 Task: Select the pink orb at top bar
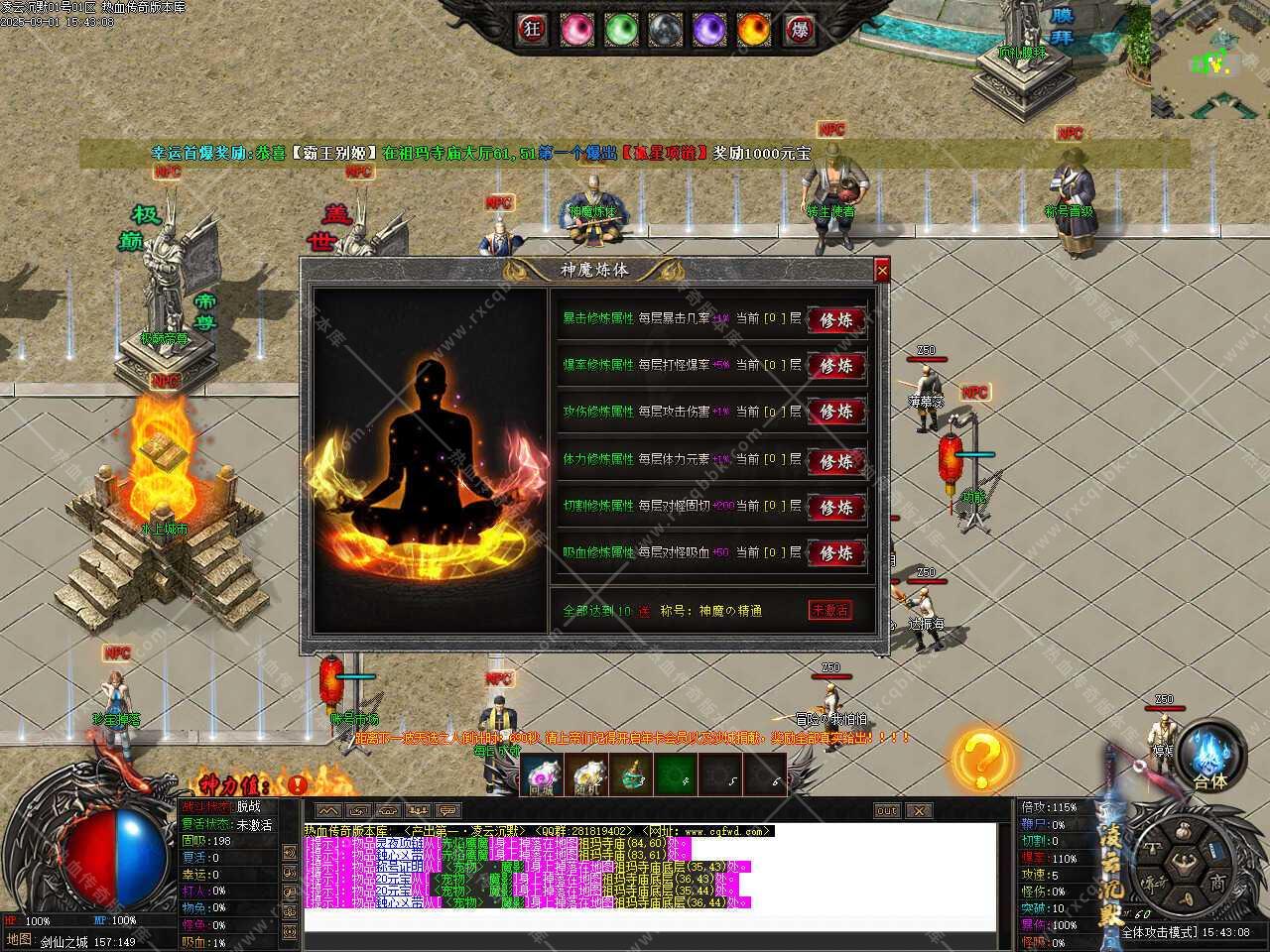pyautogui.click(x=576, y=30)
